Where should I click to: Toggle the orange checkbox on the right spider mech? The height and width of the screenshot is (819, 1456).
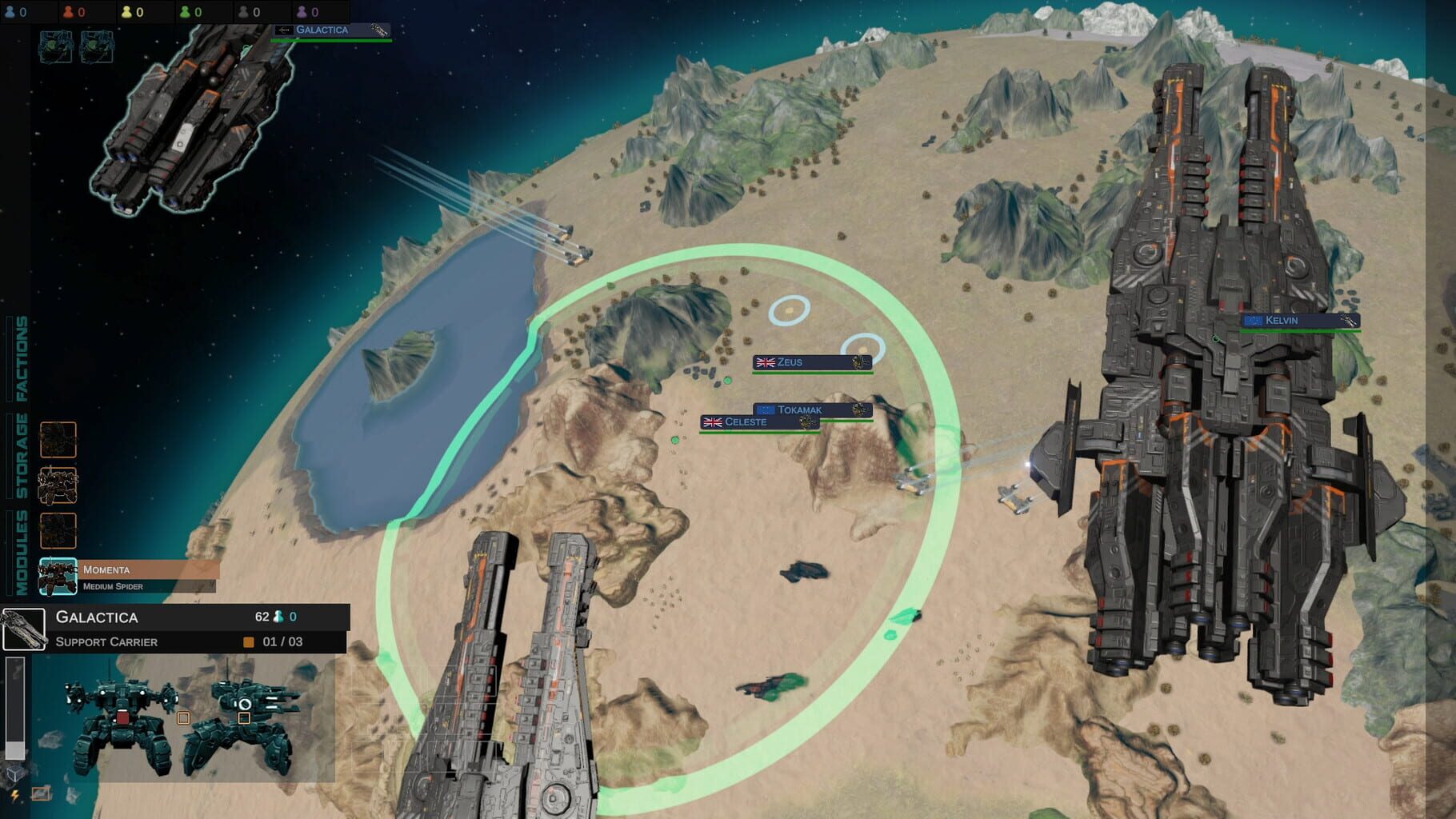(245, 718)
